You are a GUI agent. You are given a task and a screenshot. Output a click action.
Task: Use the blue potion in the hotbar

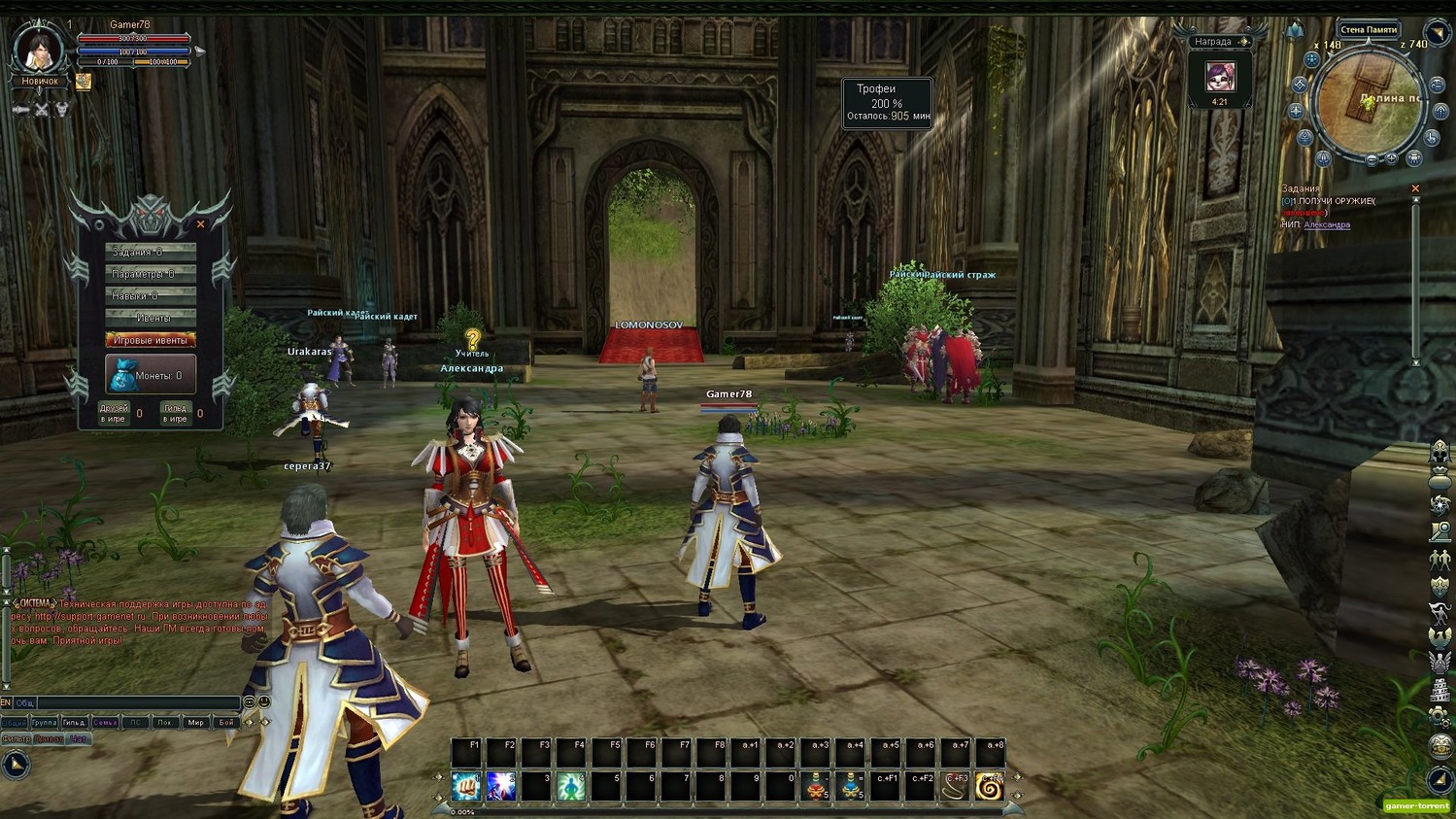pyautogui.click(x=851, y=786)
